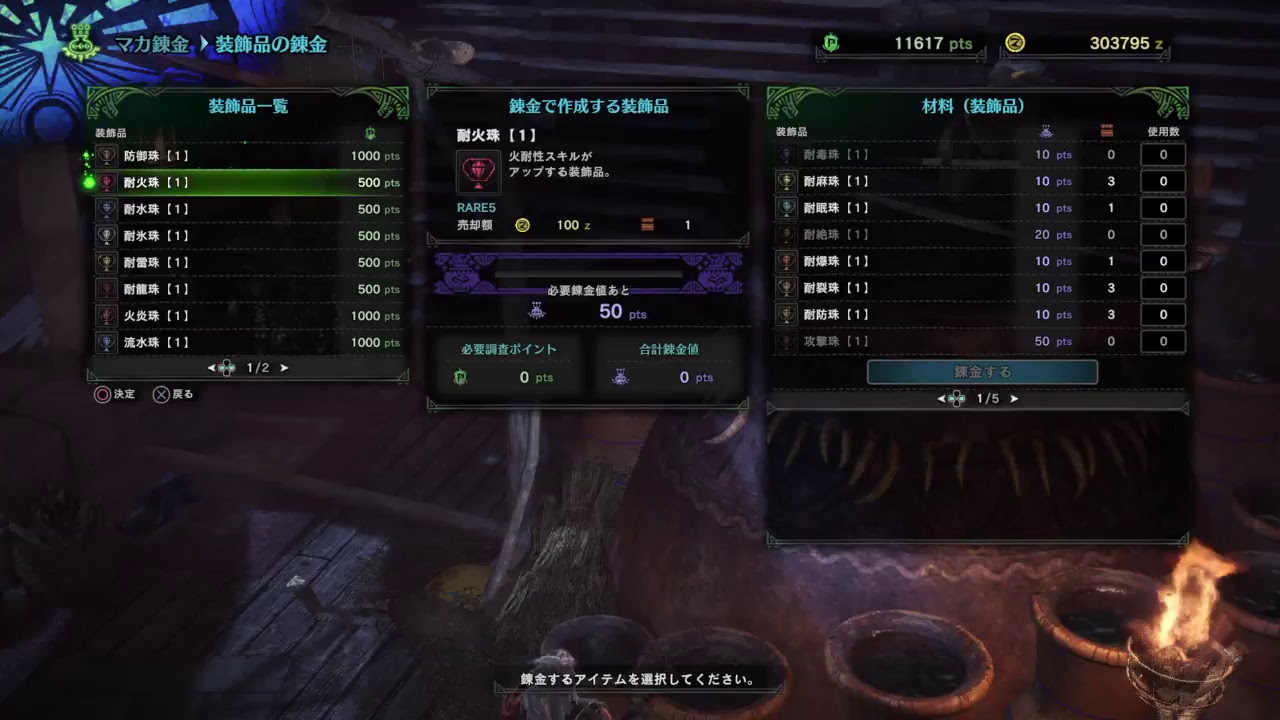The width and height of the screenshot is (1280, 720).
Task: Select the 耐麻珠 material jewel icon
Action: point(784,181)
